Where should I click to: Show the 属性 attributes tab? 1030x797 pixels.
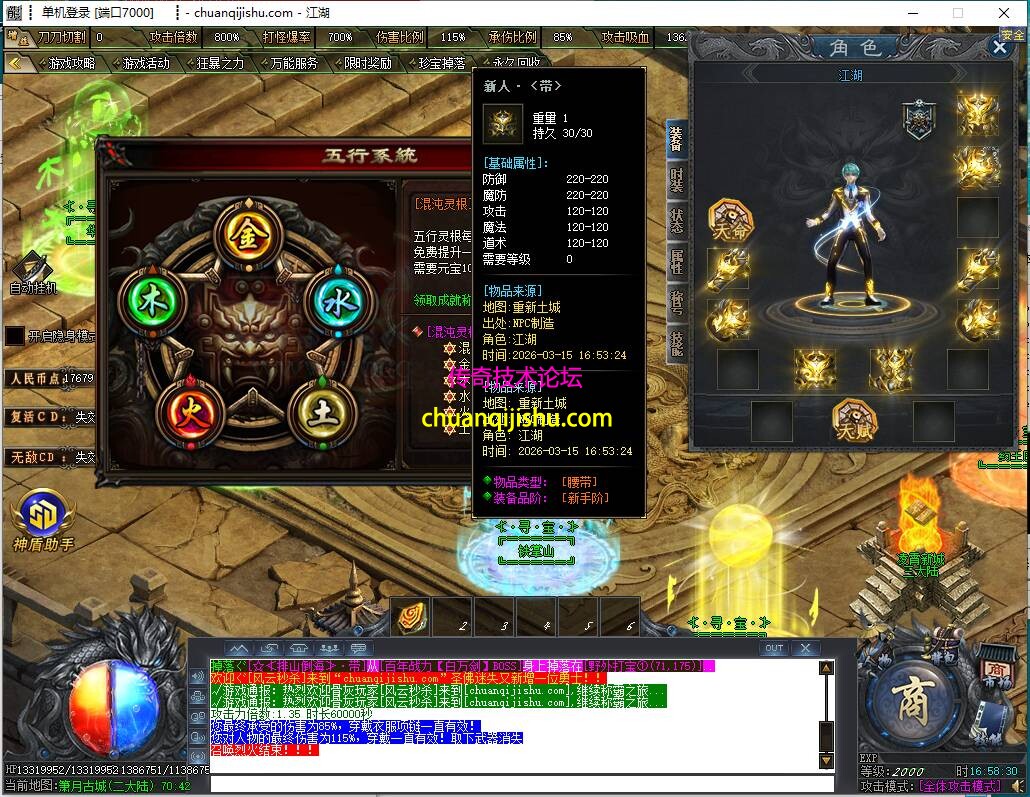(x=677, y=262)
